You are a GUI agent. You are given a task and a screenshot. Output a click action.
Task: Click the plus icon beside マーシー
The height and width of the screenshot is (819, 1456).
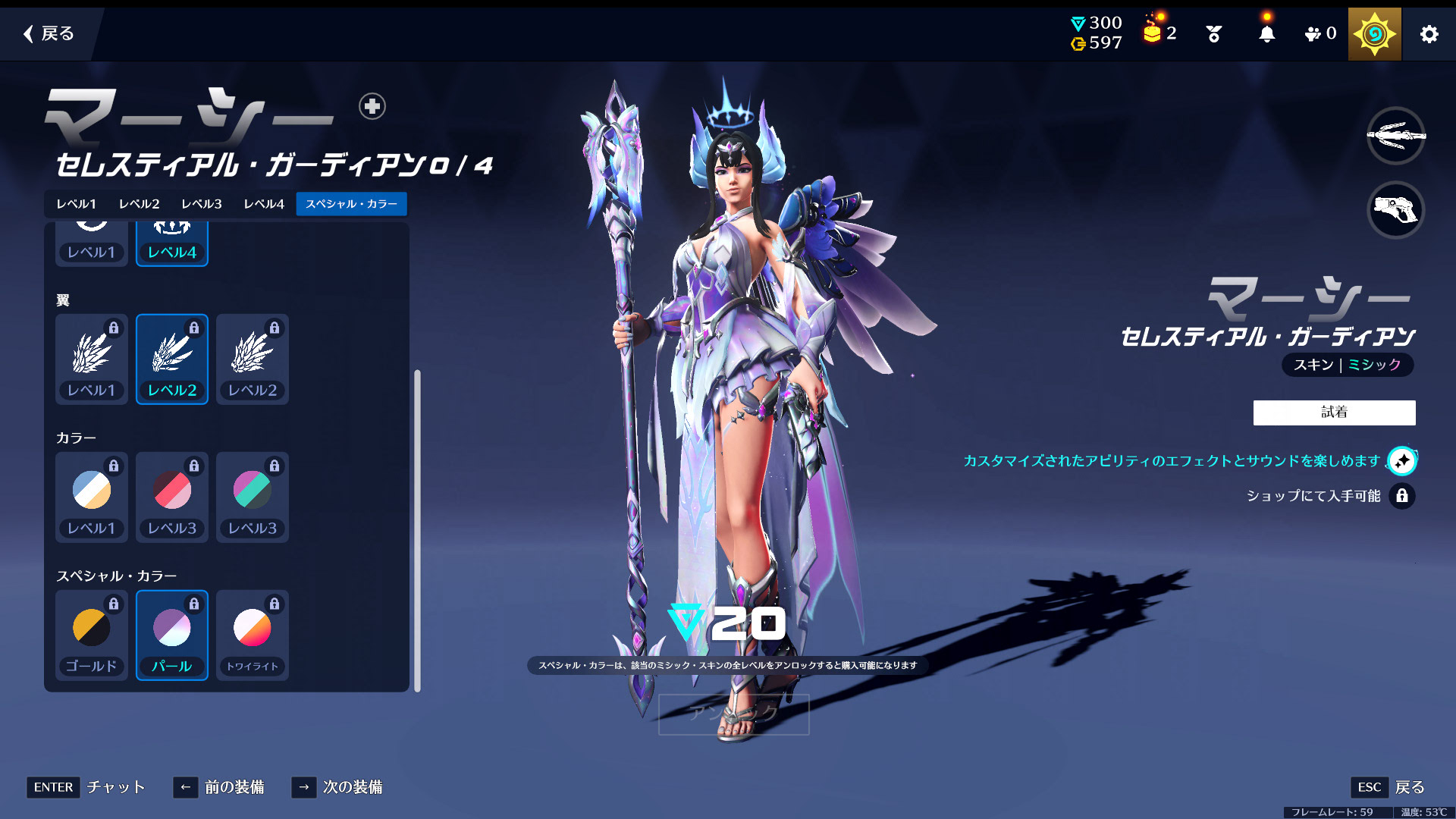(x=372, y=106)
